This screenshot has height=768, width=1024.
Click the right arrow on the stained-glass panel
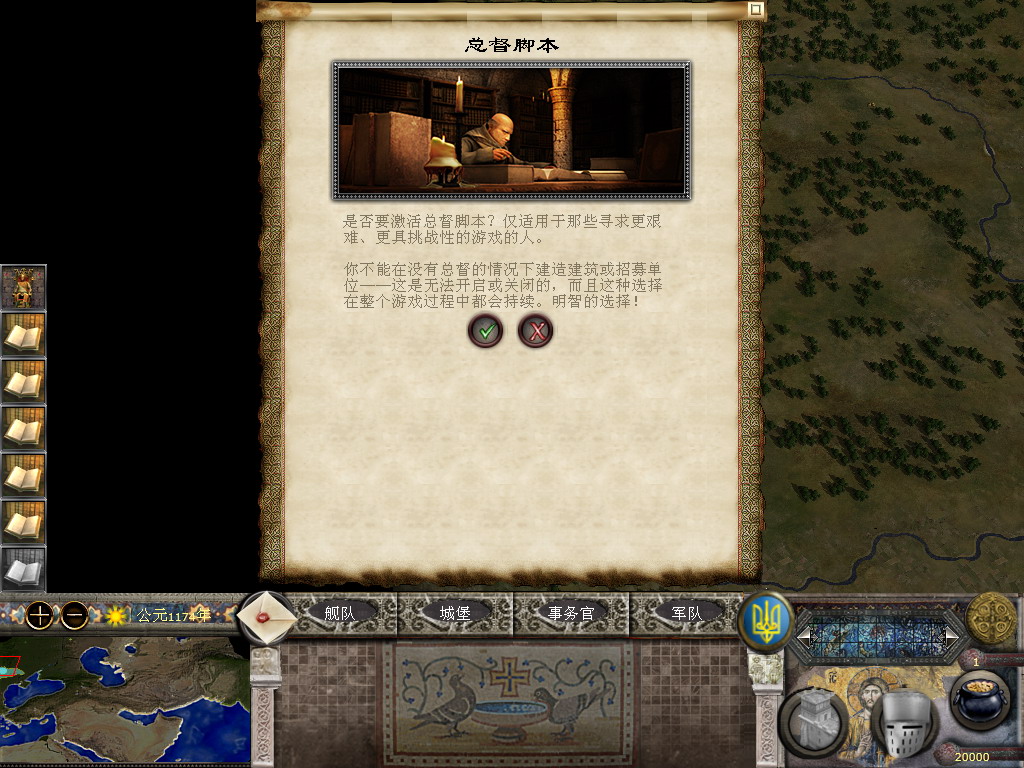951,635
